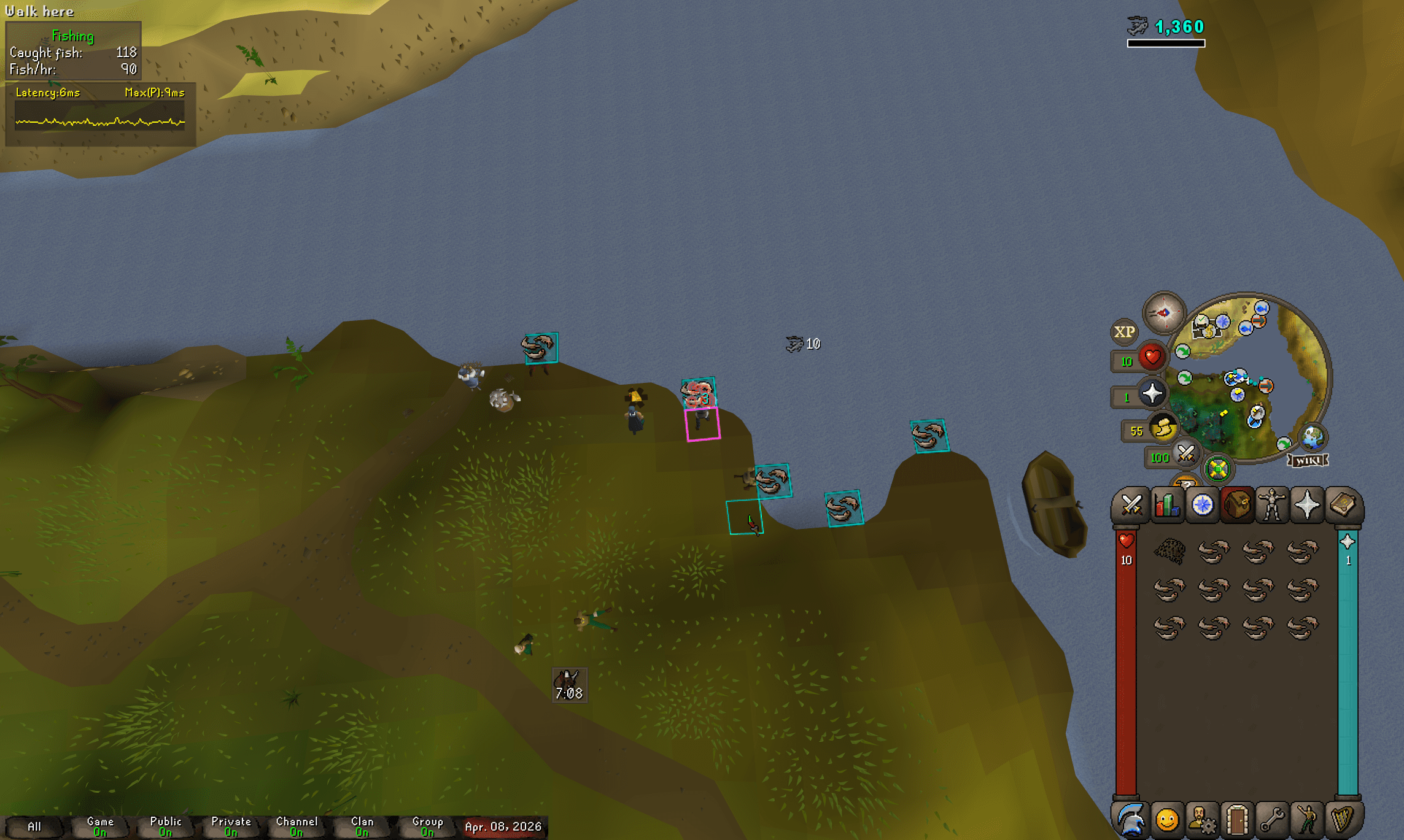The height and width of the screenshot is (840, 1404).
Task: Open the Settings wrench tab
Action: point(1272,820)
